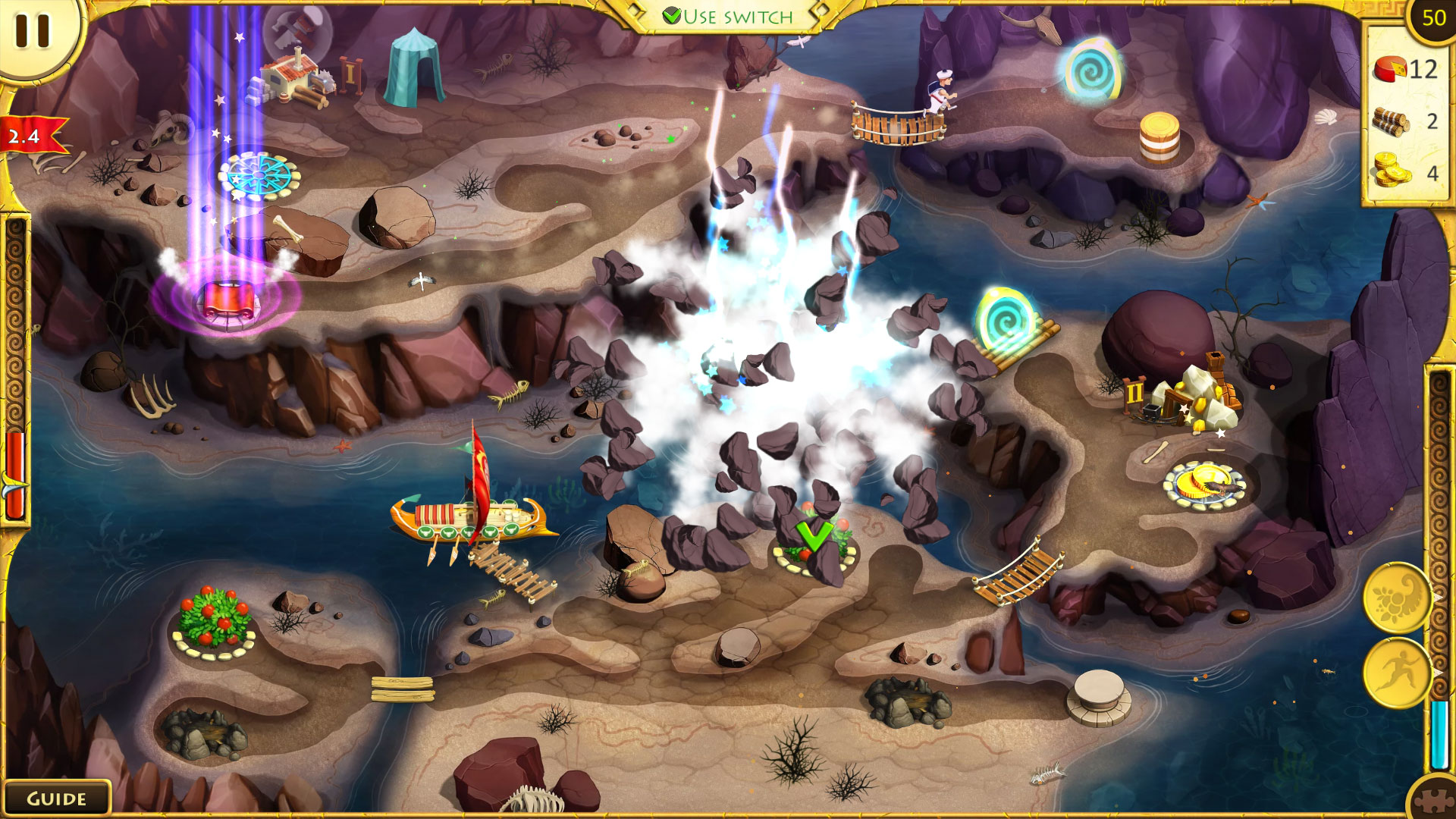The width and height of the screenshot is (1456, 819).
Task: Click the green checkmark beside Use switch
Action: [673, 13]
